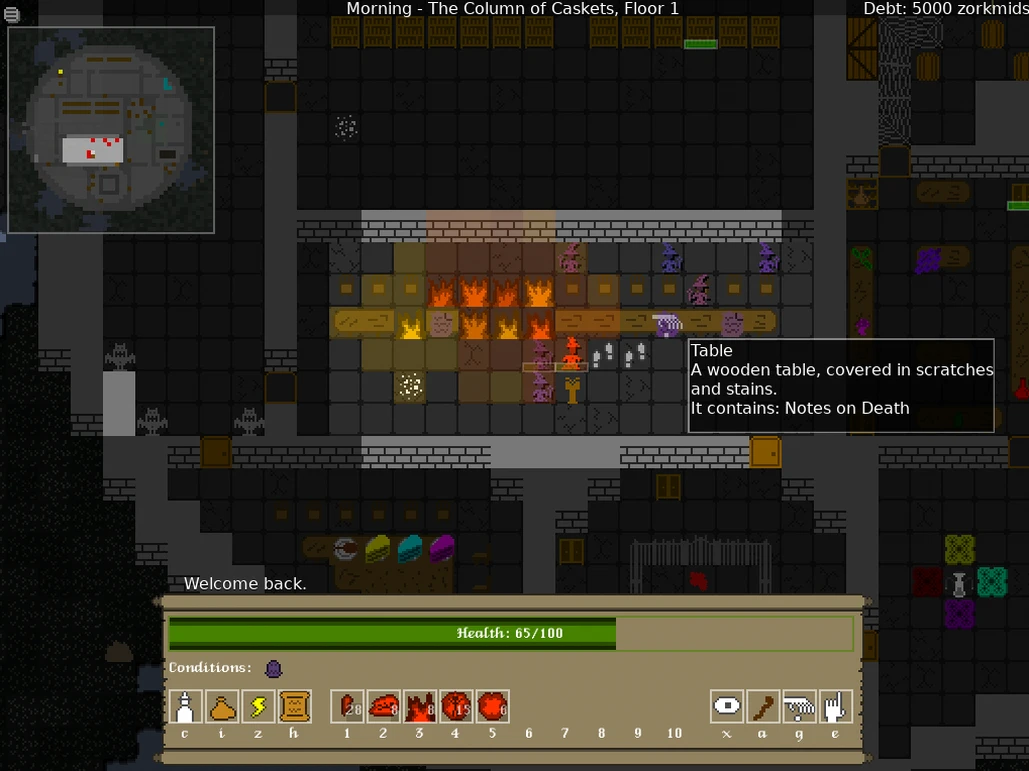Open the parchment scroll icon
Viewport: 1029px width, 771px height.
295,706
